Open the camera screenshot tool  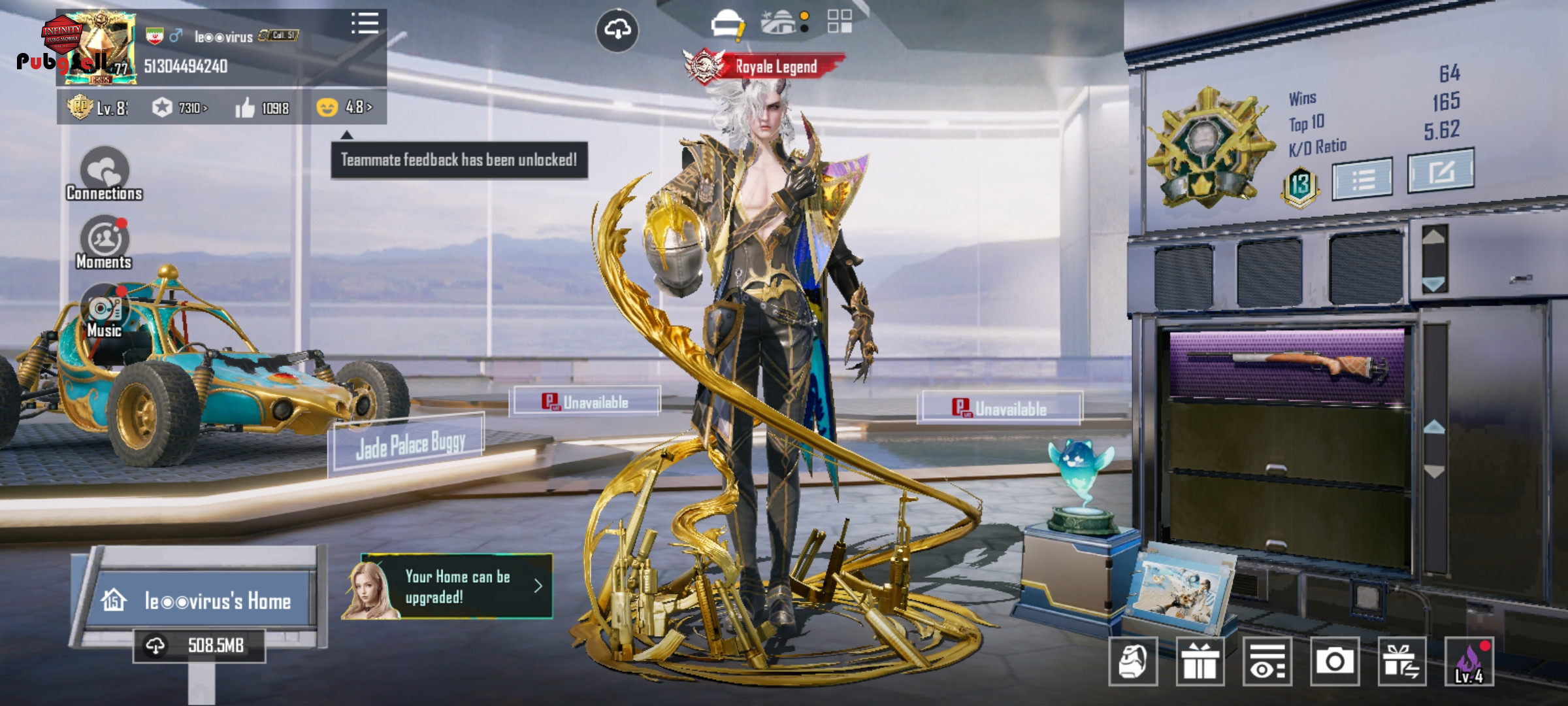tap(1334, 661)
